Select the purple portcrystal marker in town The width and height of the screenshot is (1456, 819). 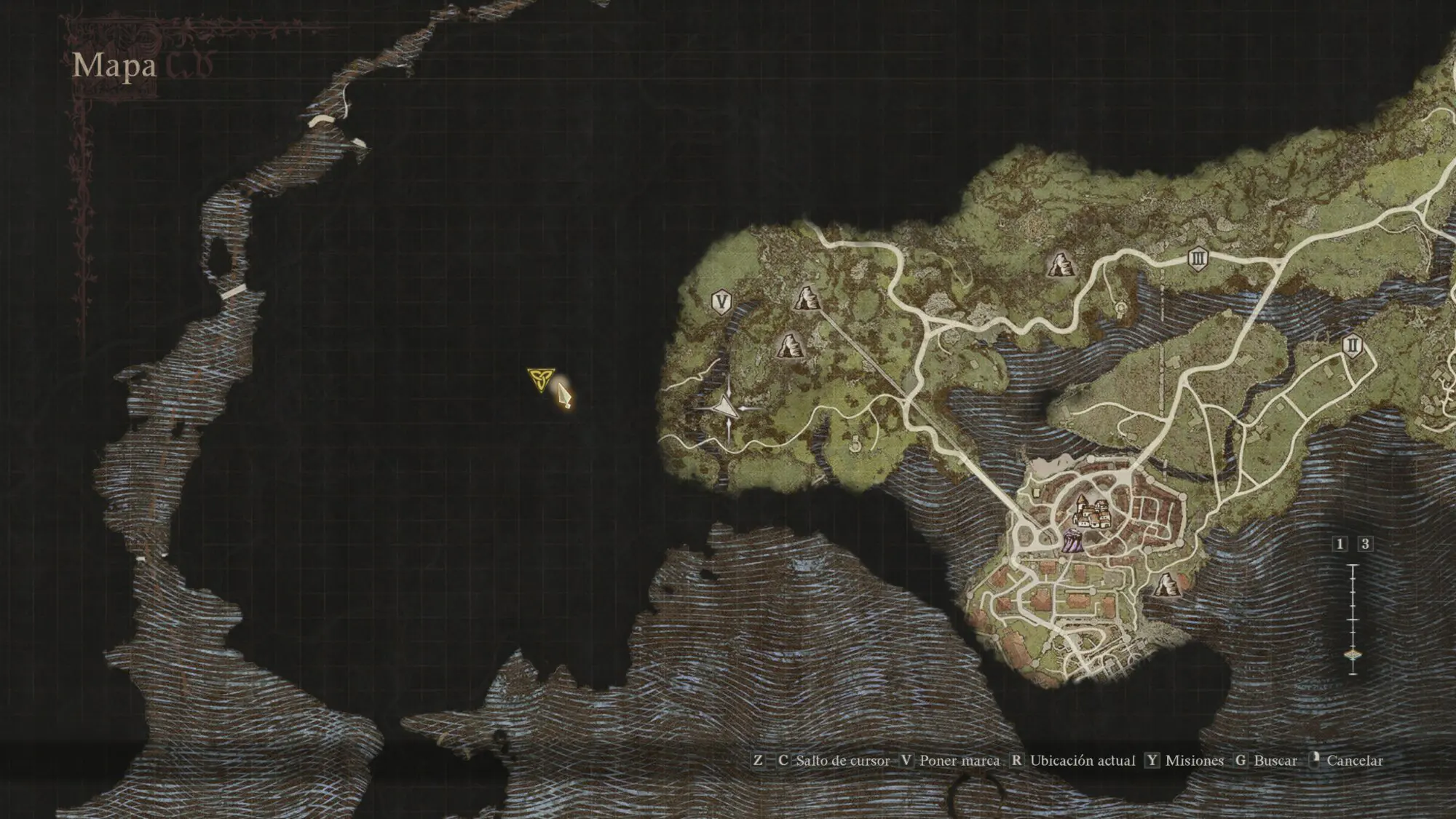click(1072, 542)
